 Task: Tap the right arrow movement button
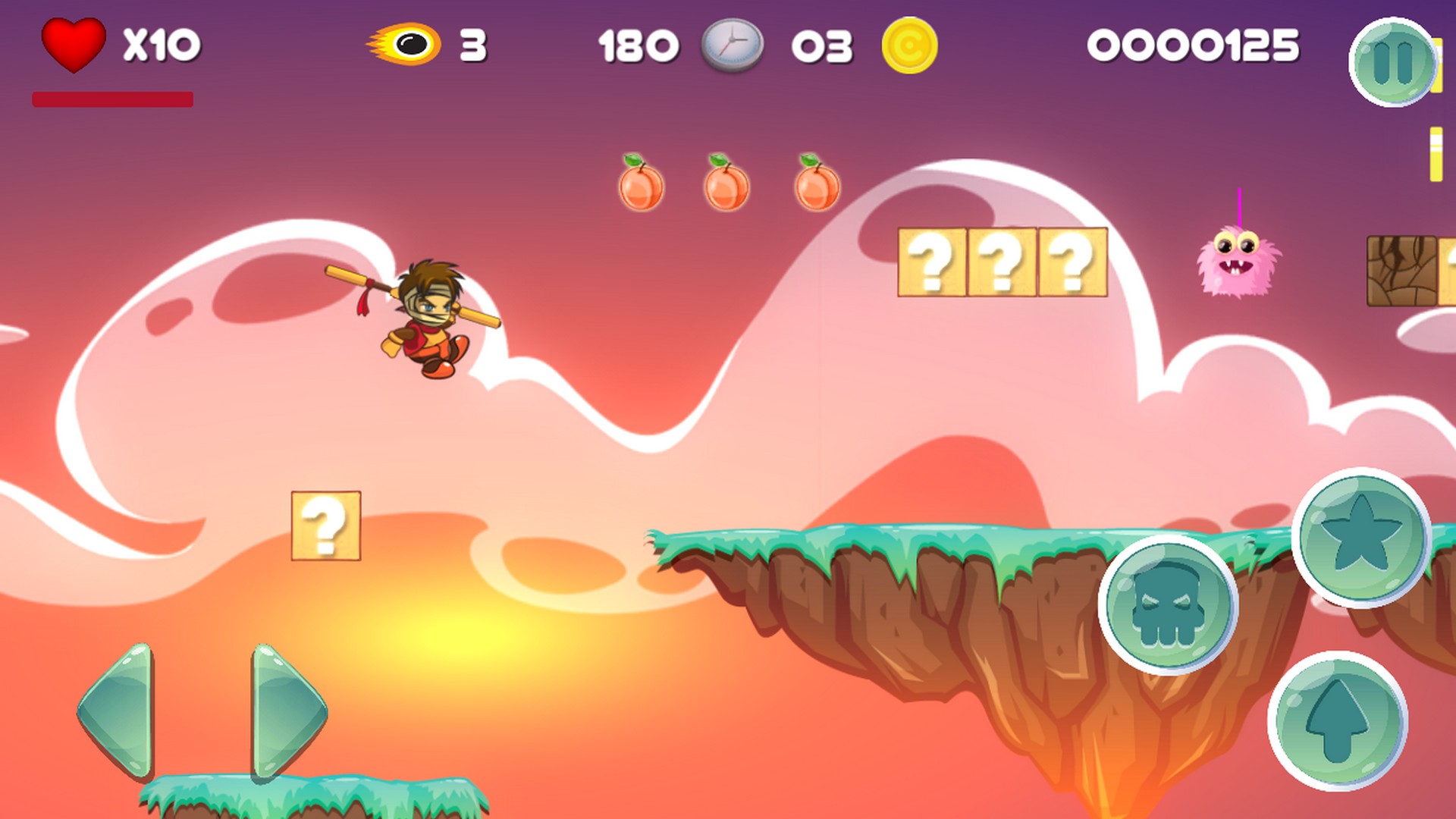coord(287,711)
